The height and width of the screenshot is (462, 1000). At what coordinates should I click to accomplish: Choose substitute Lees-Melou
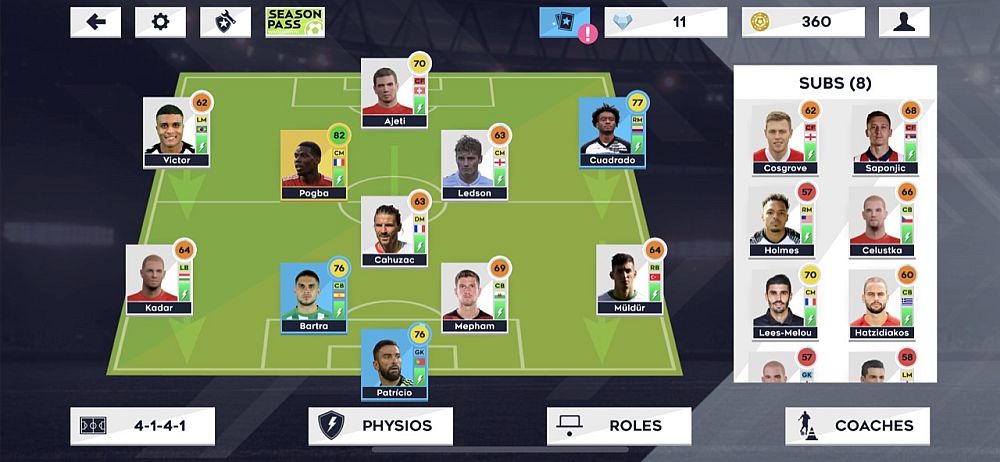point(784,304)
